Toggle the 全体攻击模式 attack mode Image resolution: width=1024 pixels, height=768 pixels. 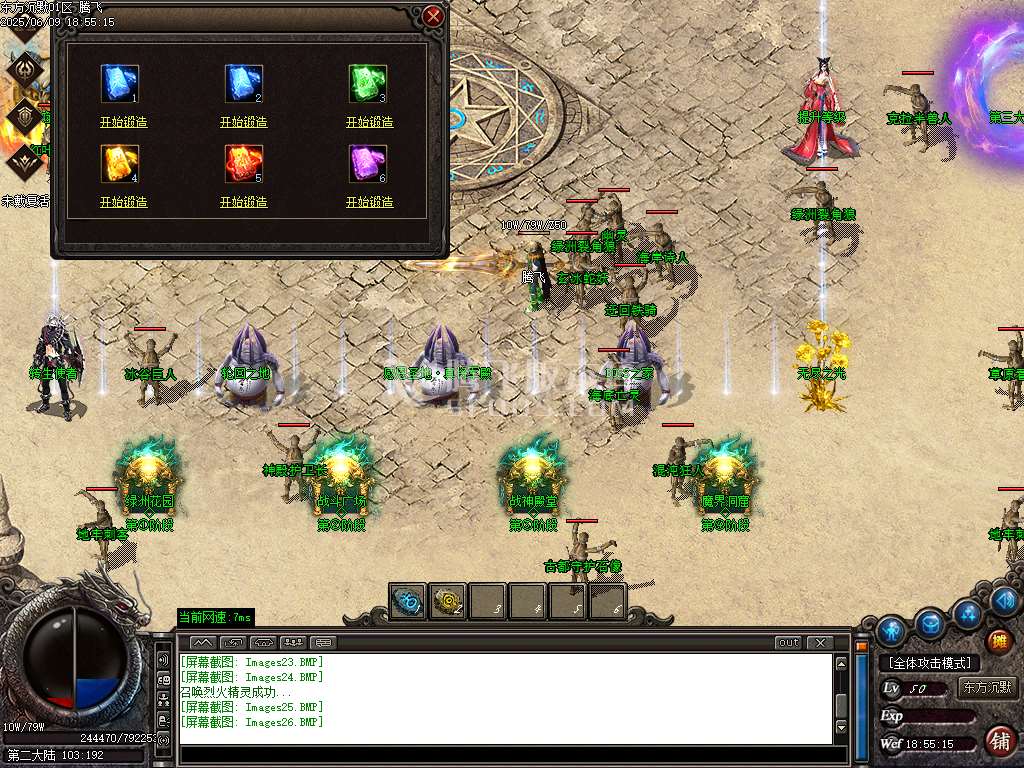[929, 663]
